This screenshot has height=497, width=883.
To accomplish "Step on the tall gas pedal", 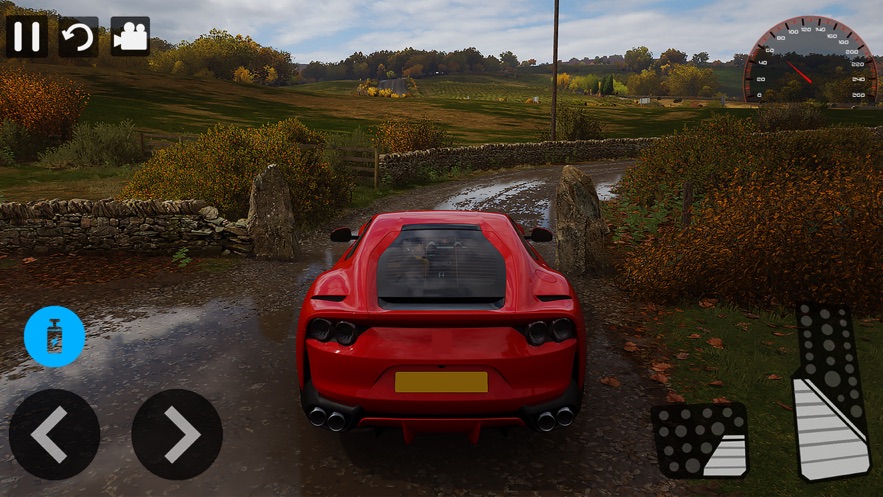I will (830, 392).
